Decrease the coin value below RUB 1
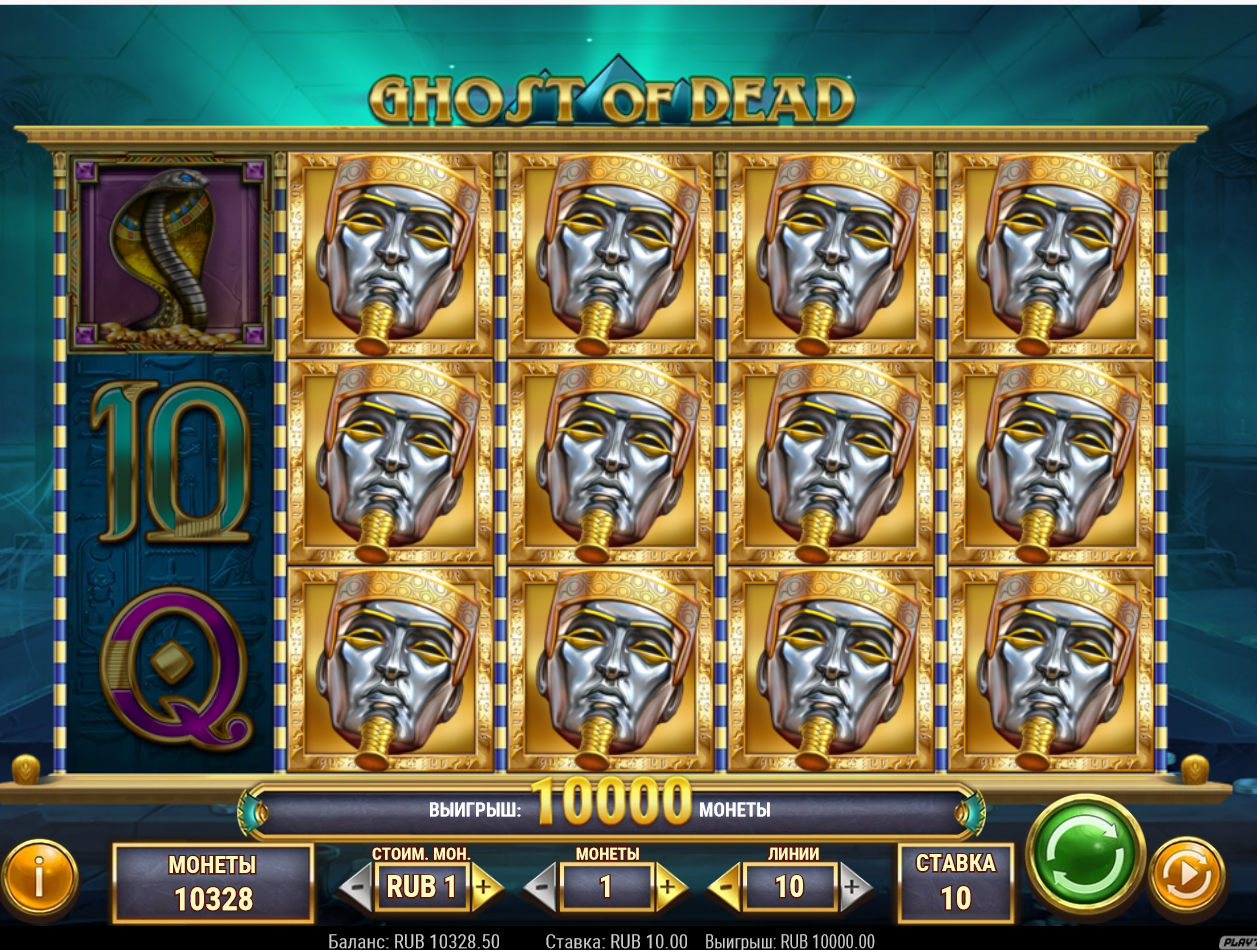This screenshot has height=950, width=1257. pos(357,887)
